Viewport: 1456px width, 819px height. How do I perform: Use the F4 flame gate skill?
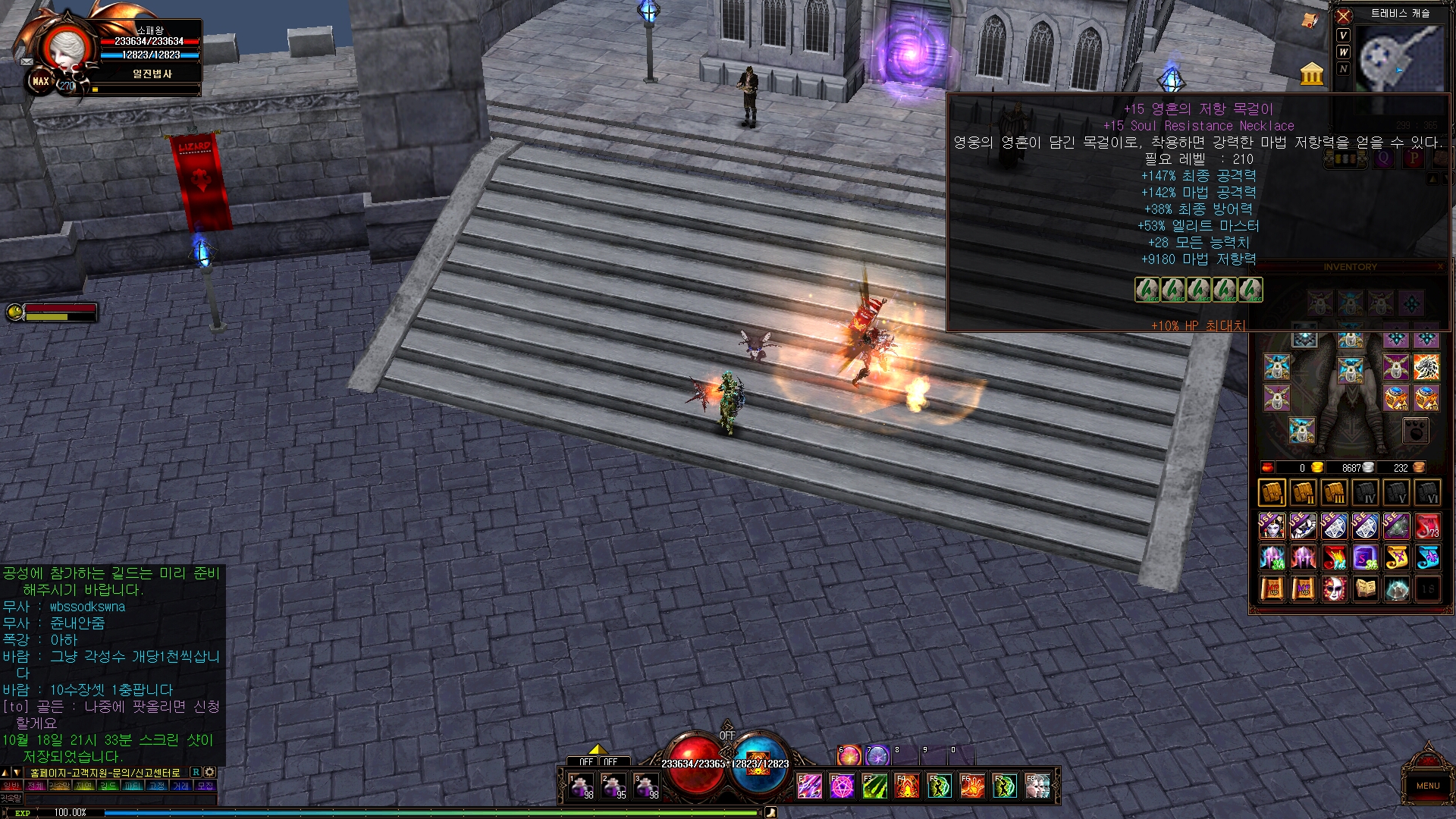click(907, 786)
